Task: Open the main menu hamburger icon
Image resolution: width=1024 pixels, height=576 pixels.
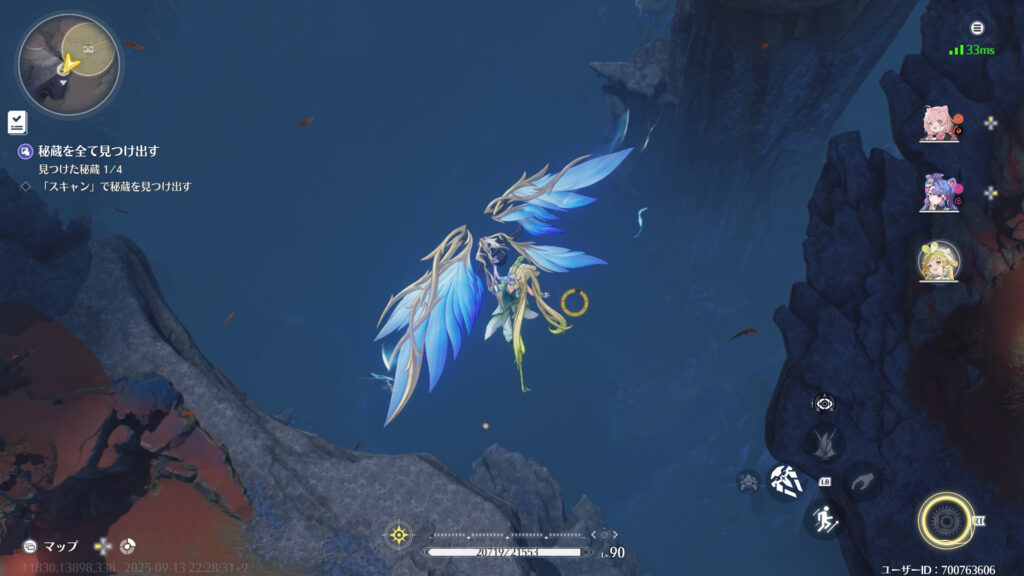Action: (977, 28)
